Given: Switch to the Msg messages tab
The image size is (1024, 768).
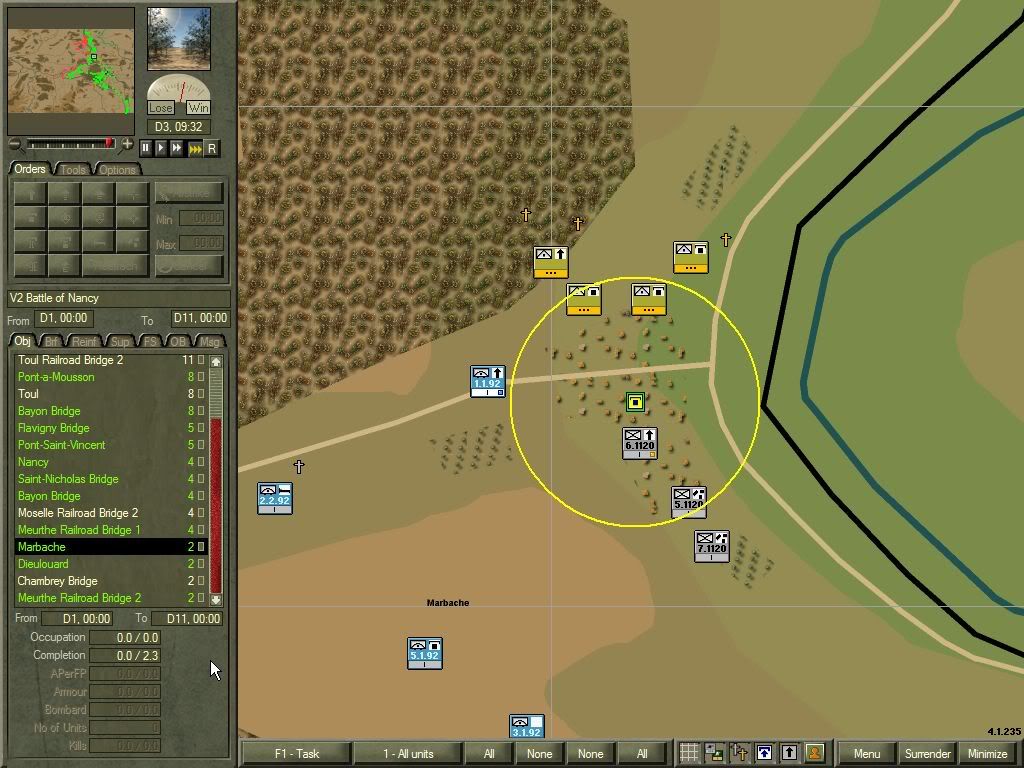Looking at the screenshot, I should point(210,342).
